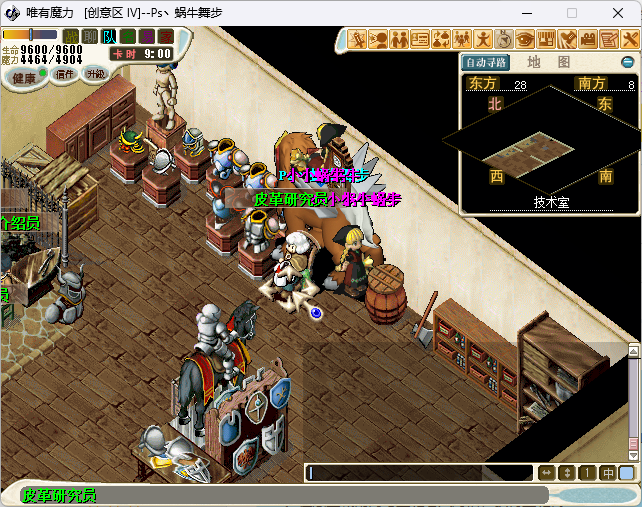Toggle the 名 name-card switch

point(127,36)
